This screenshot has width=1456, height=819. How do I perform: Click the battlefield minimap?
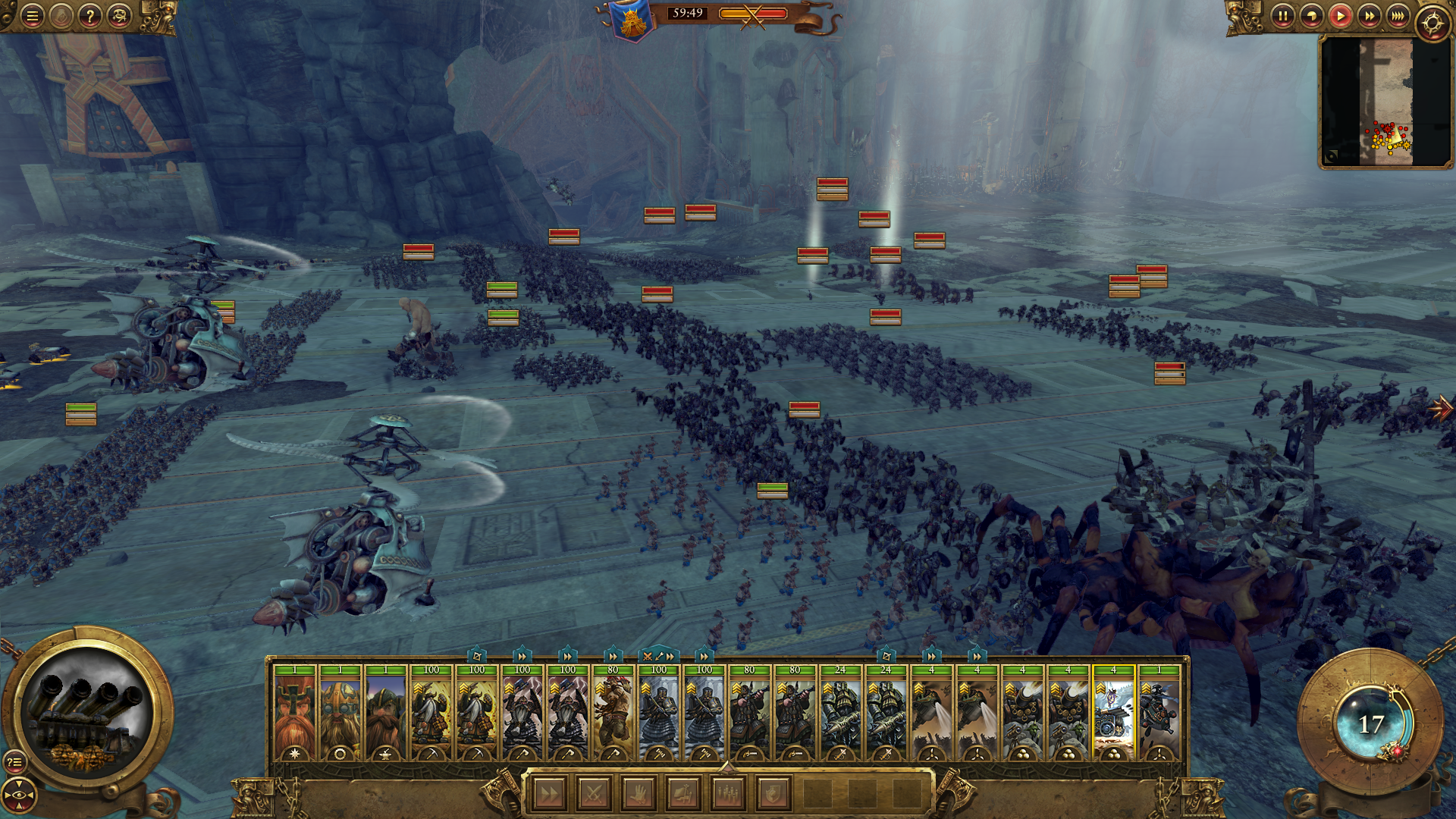1385,102
